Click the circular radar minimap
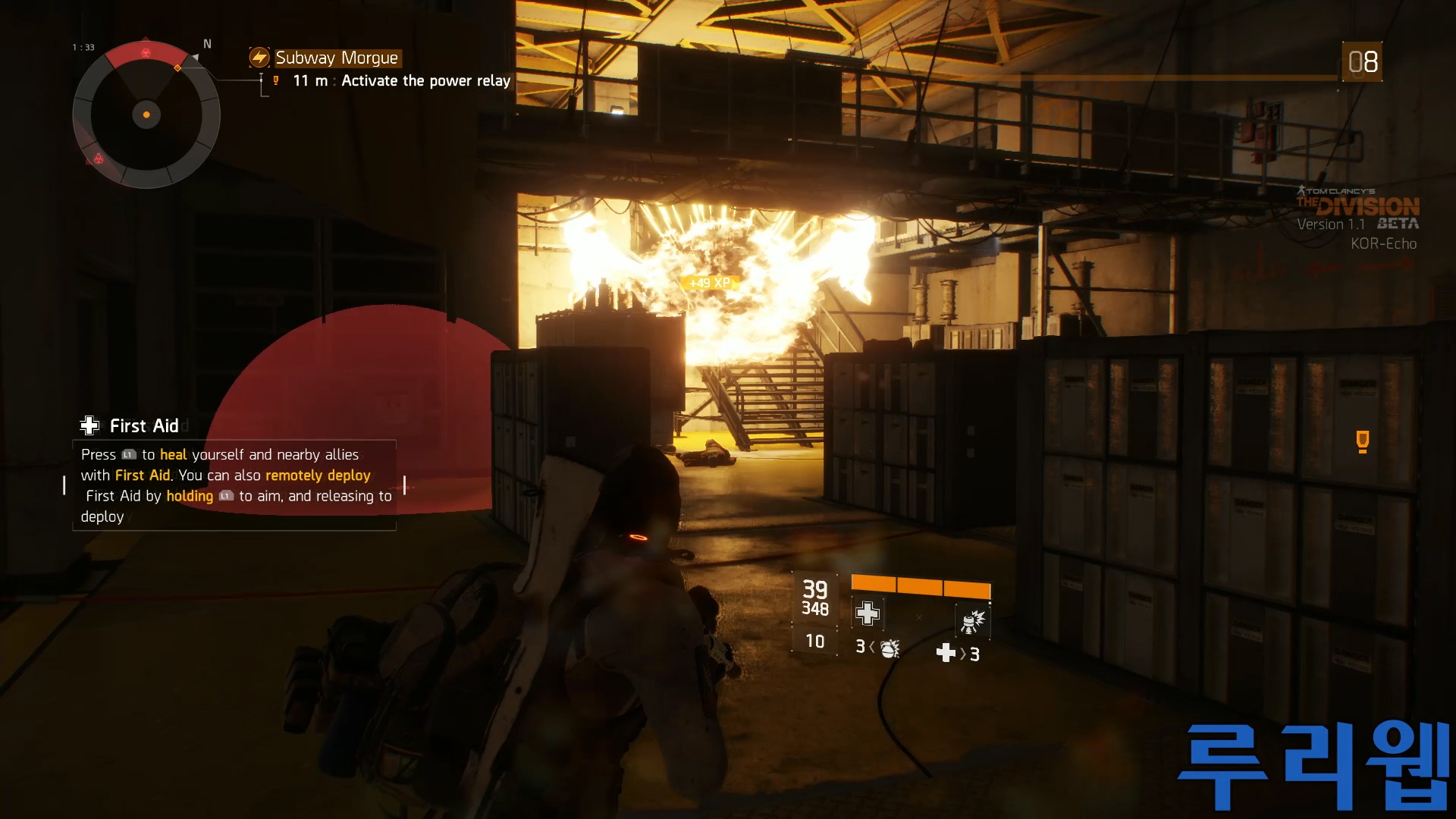 (x=146, y=115)
